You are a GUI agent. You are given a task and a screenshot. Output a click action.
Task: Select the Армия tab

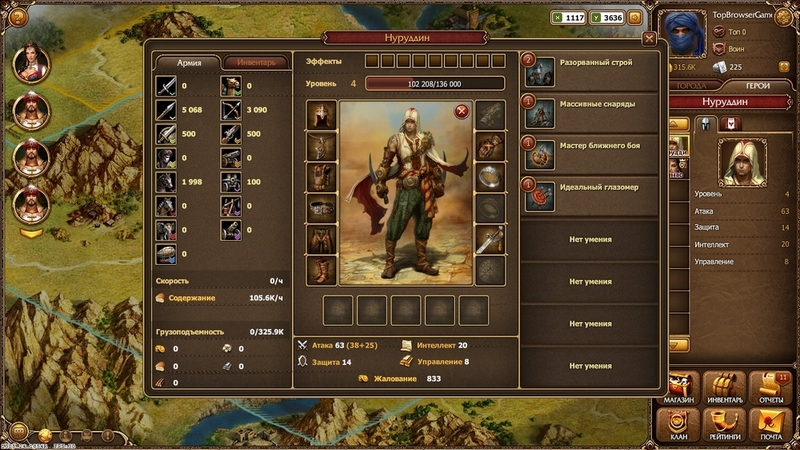click(189, 62)
